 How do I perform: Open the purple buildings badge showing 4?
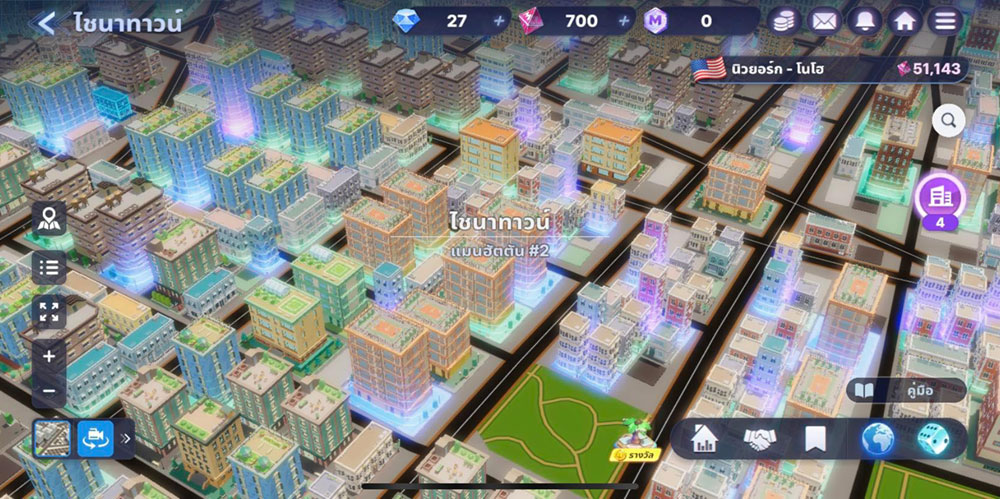[940, 200]
